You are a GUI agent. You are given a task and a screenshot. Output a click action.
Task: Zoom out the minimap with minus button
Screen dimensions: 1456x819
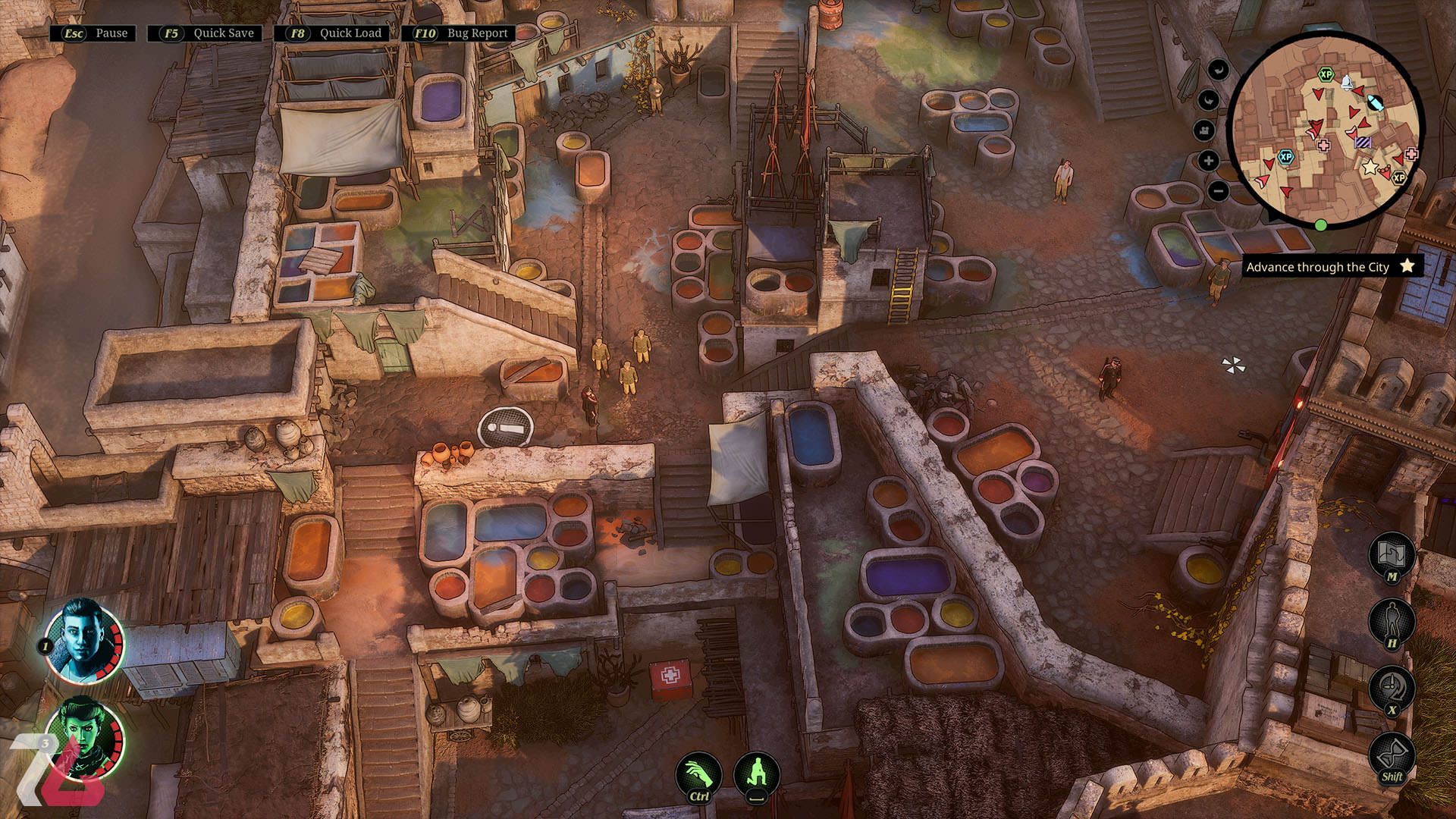pyautogui.click(x=1218, y=190)
